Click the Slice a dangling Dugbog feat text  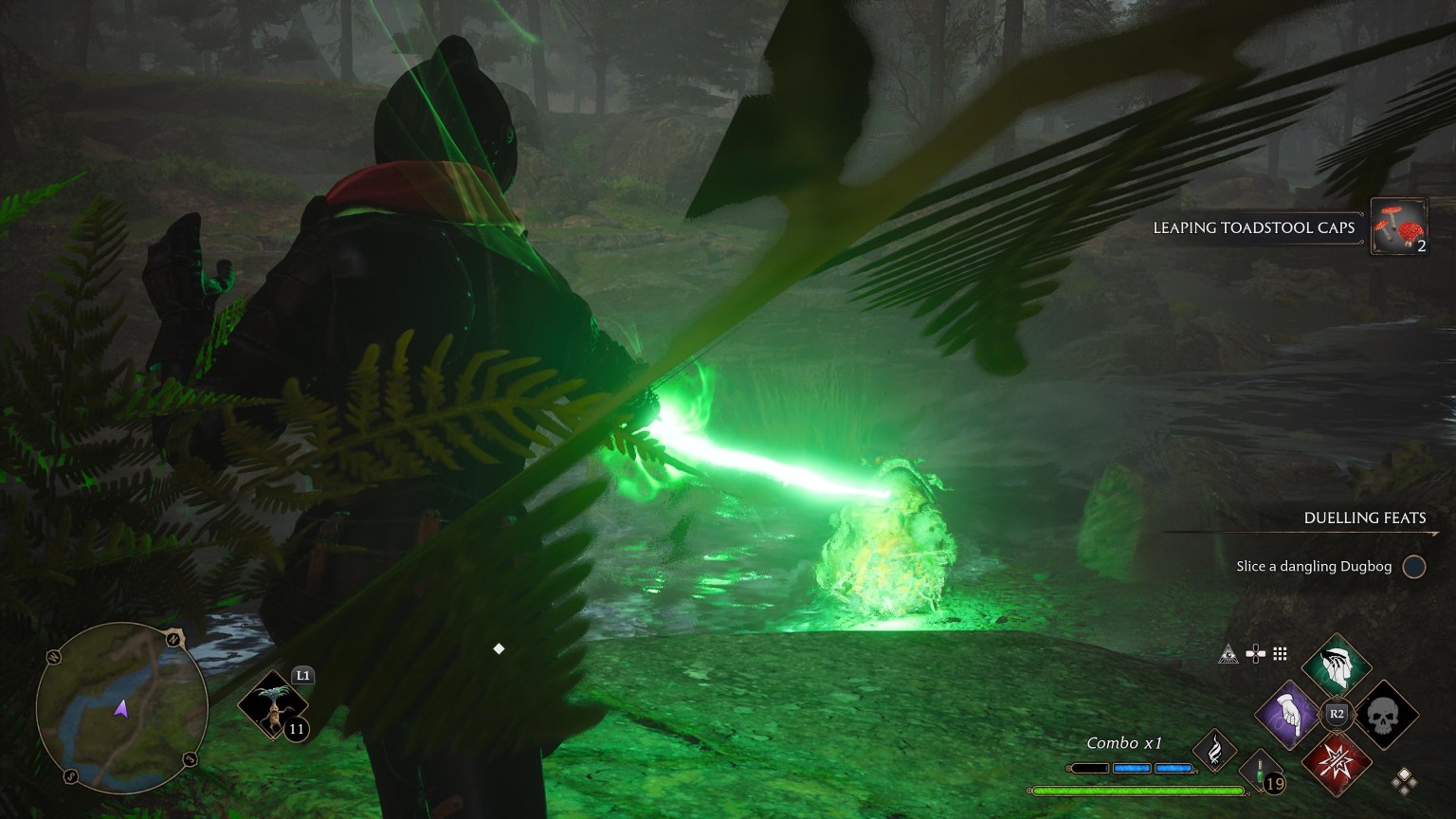click(x=1312, y=566)
